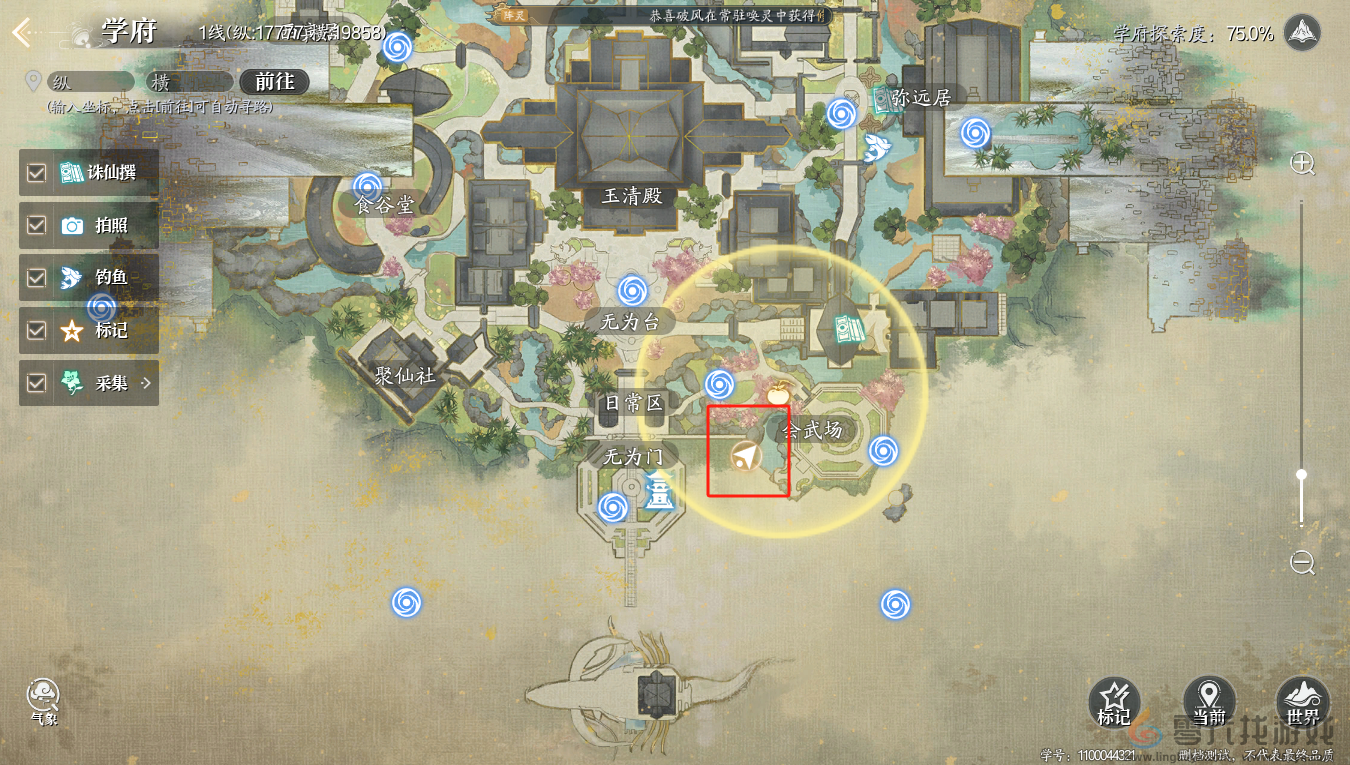Expand the 采集 gathering category arrow
The width and height of the screenshot is (1350, 765).
pos(146,383)
